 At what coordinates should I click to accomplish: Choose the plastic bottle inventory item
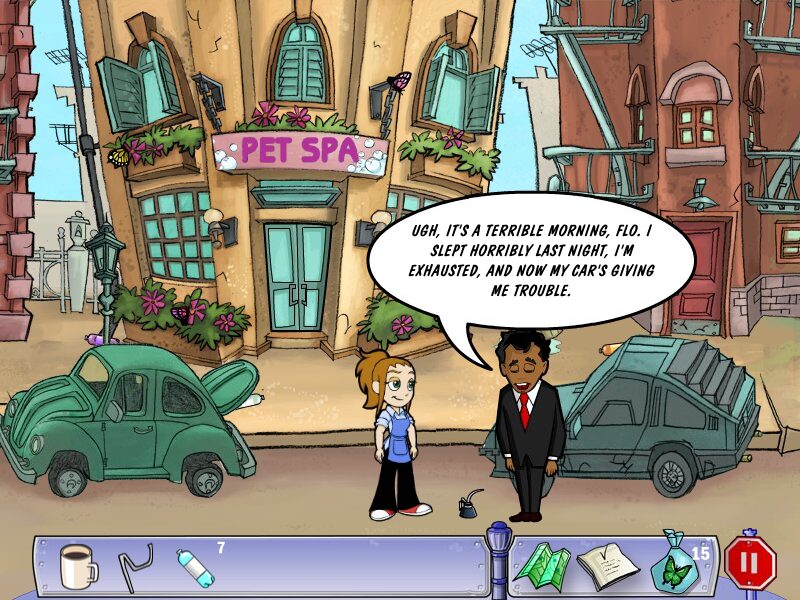pyautogui.click(x=194, y=567)
